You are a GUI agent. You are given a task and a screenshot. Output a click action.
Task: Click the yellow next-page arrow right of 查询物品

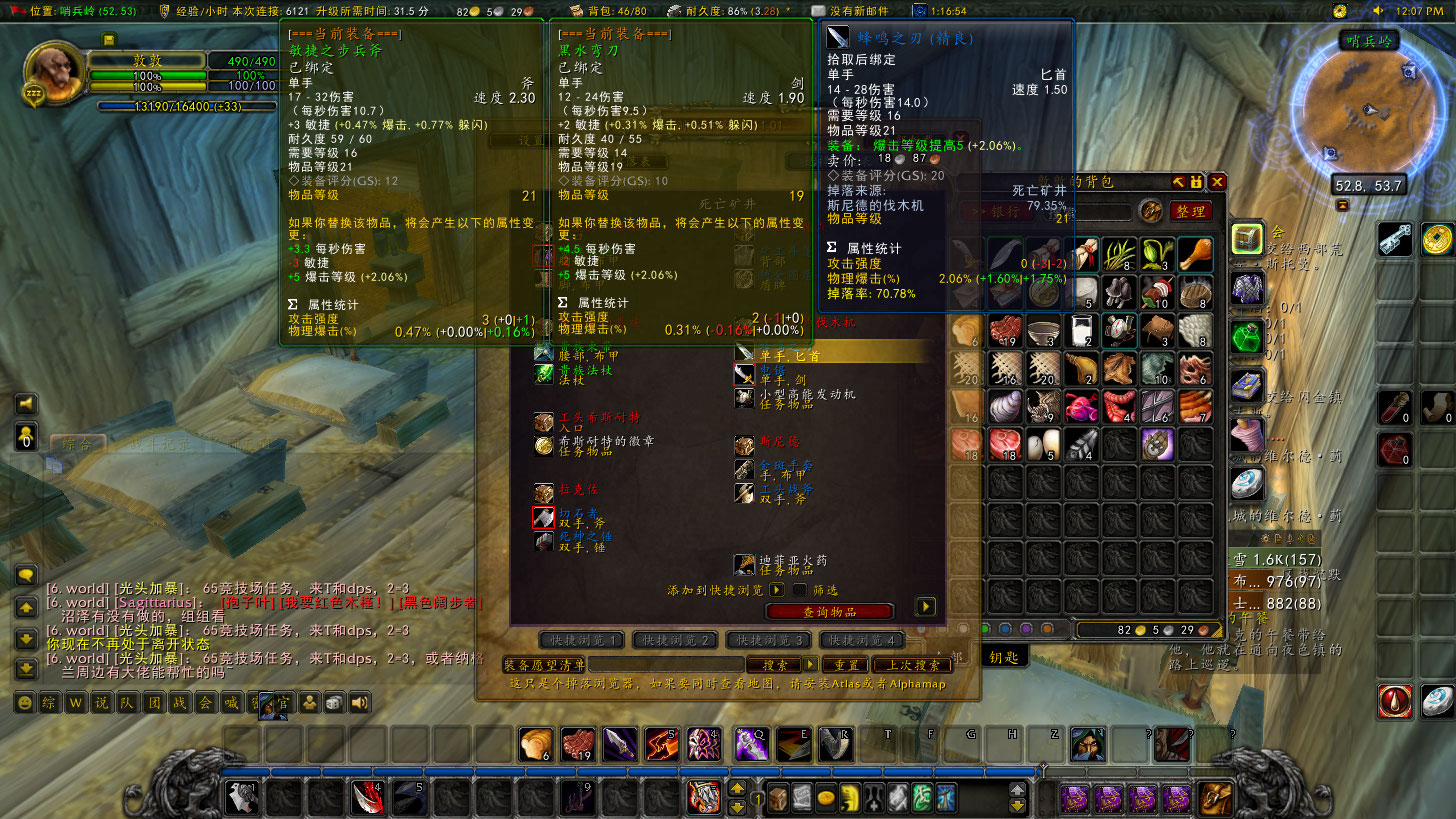point(925,607)
